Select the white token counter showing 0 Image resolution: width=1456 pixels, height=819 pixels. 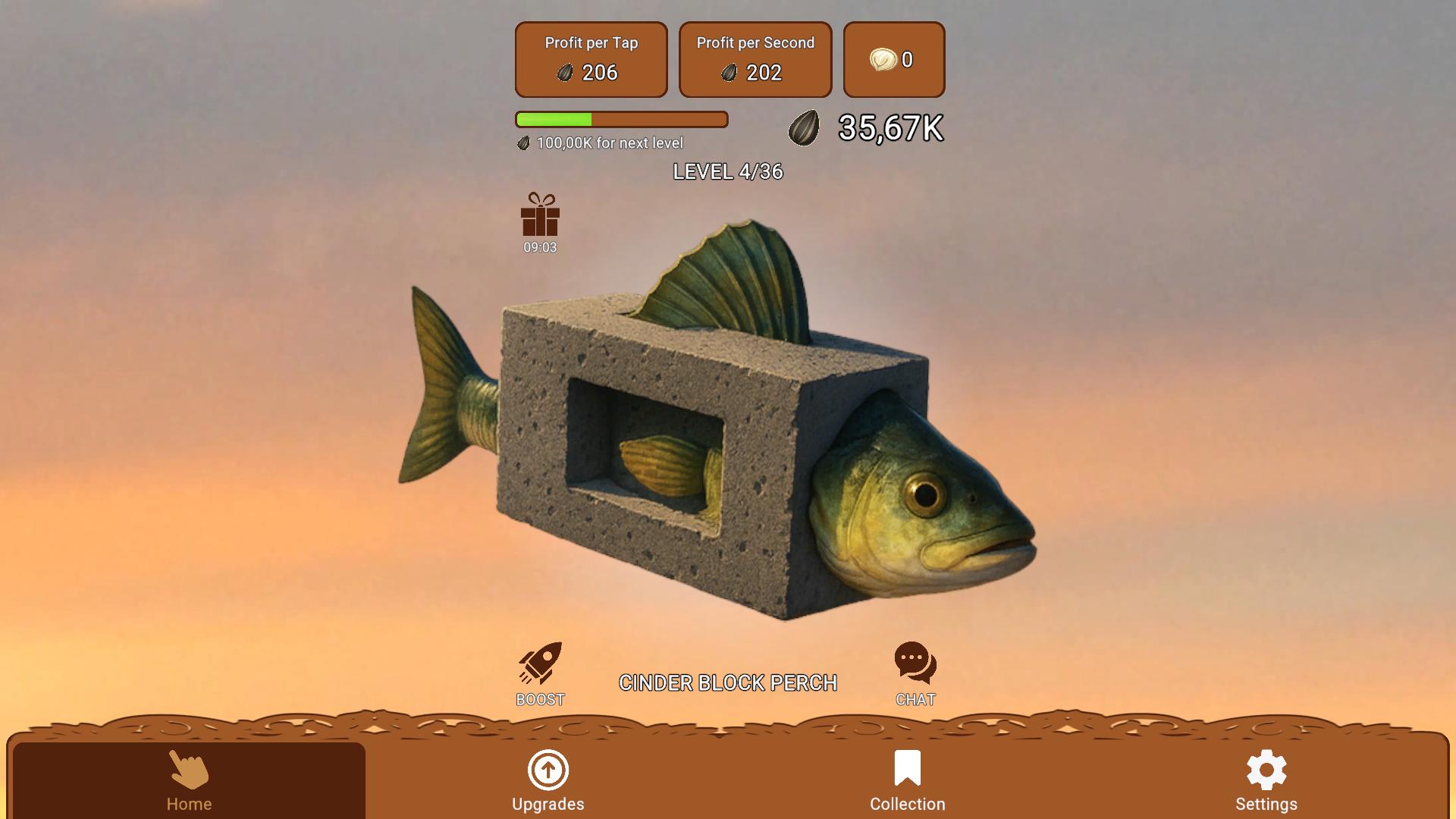[x=893, y=59]
